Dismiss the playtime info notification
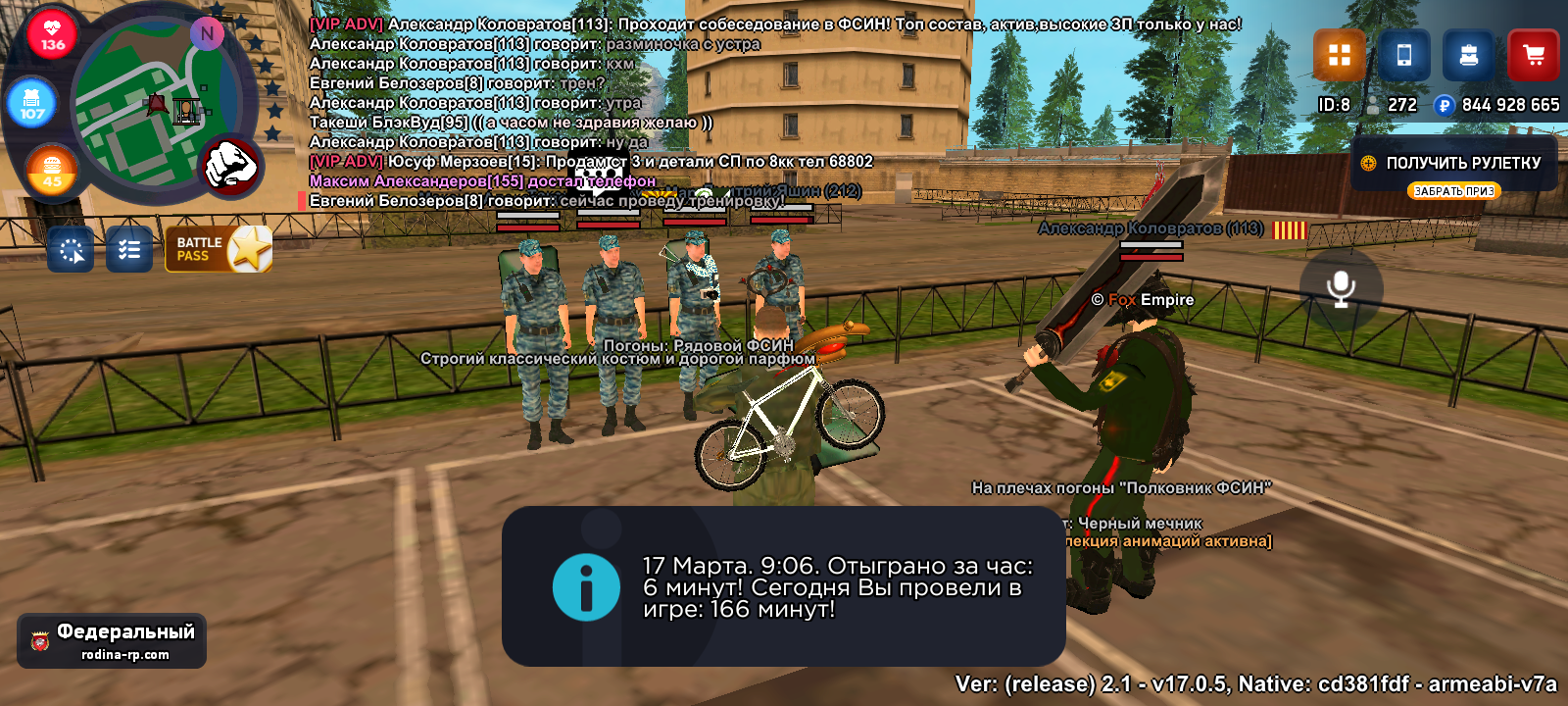 pos(783,586)
